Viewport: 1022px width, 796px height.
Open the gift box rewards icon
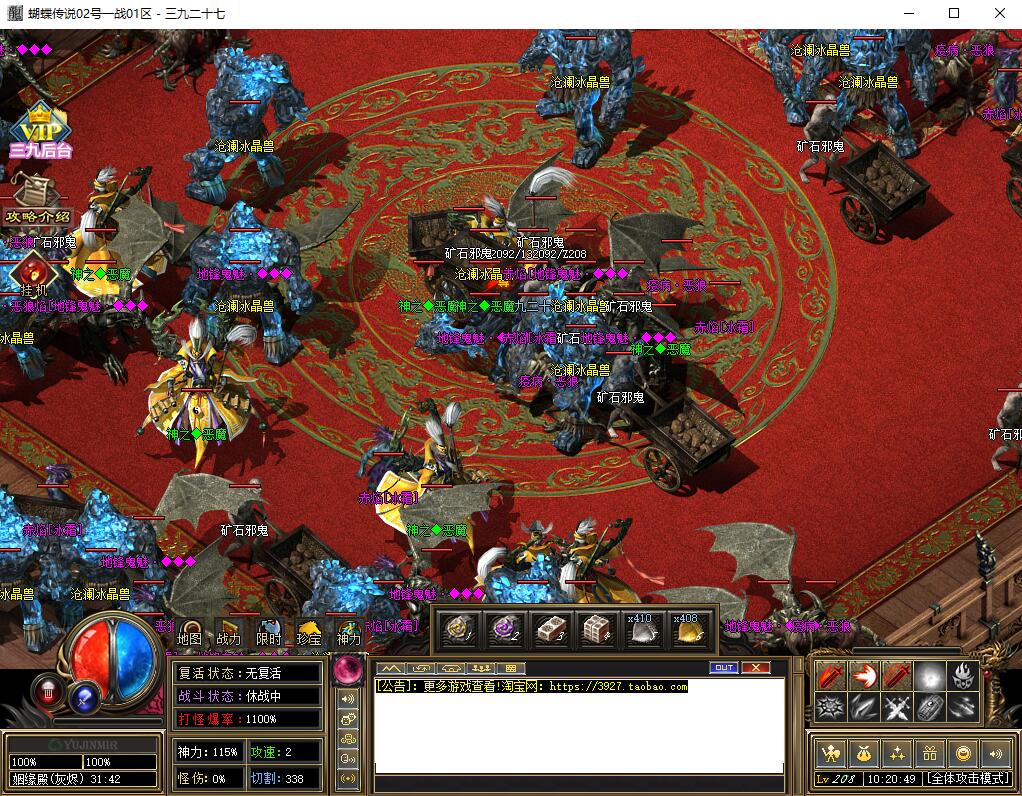click(x=931, y=752)
